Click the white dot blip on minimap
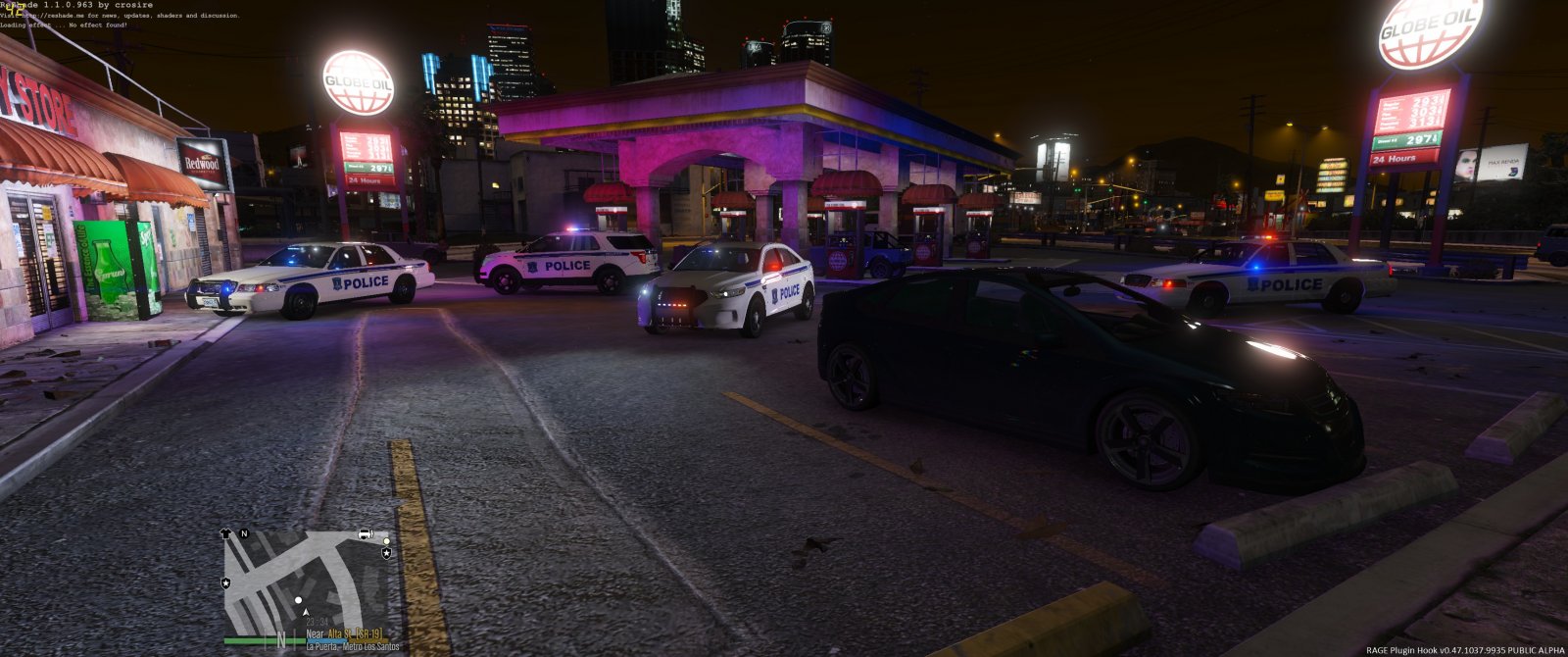The width and height of the screenshot is (1568, 657). pyautogui.click(x=298, y=599)
